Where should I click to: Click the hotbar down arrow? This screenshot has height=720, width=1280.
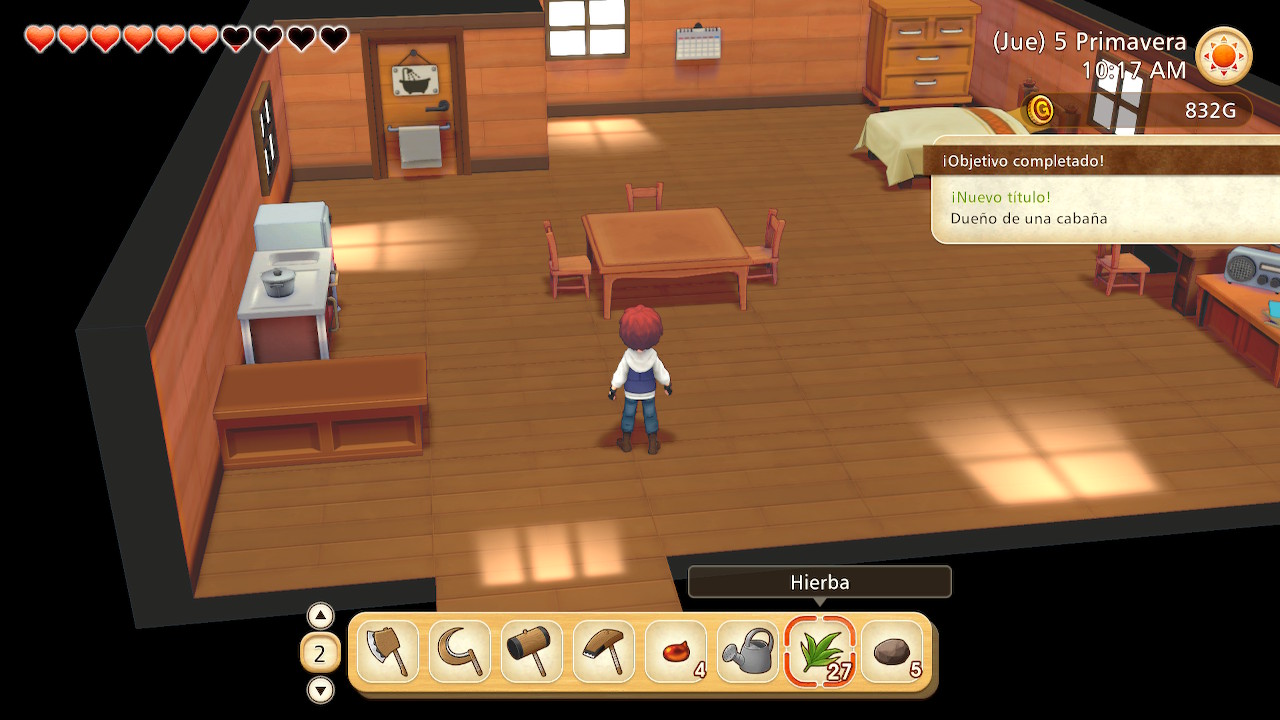(x=320, y=690)
